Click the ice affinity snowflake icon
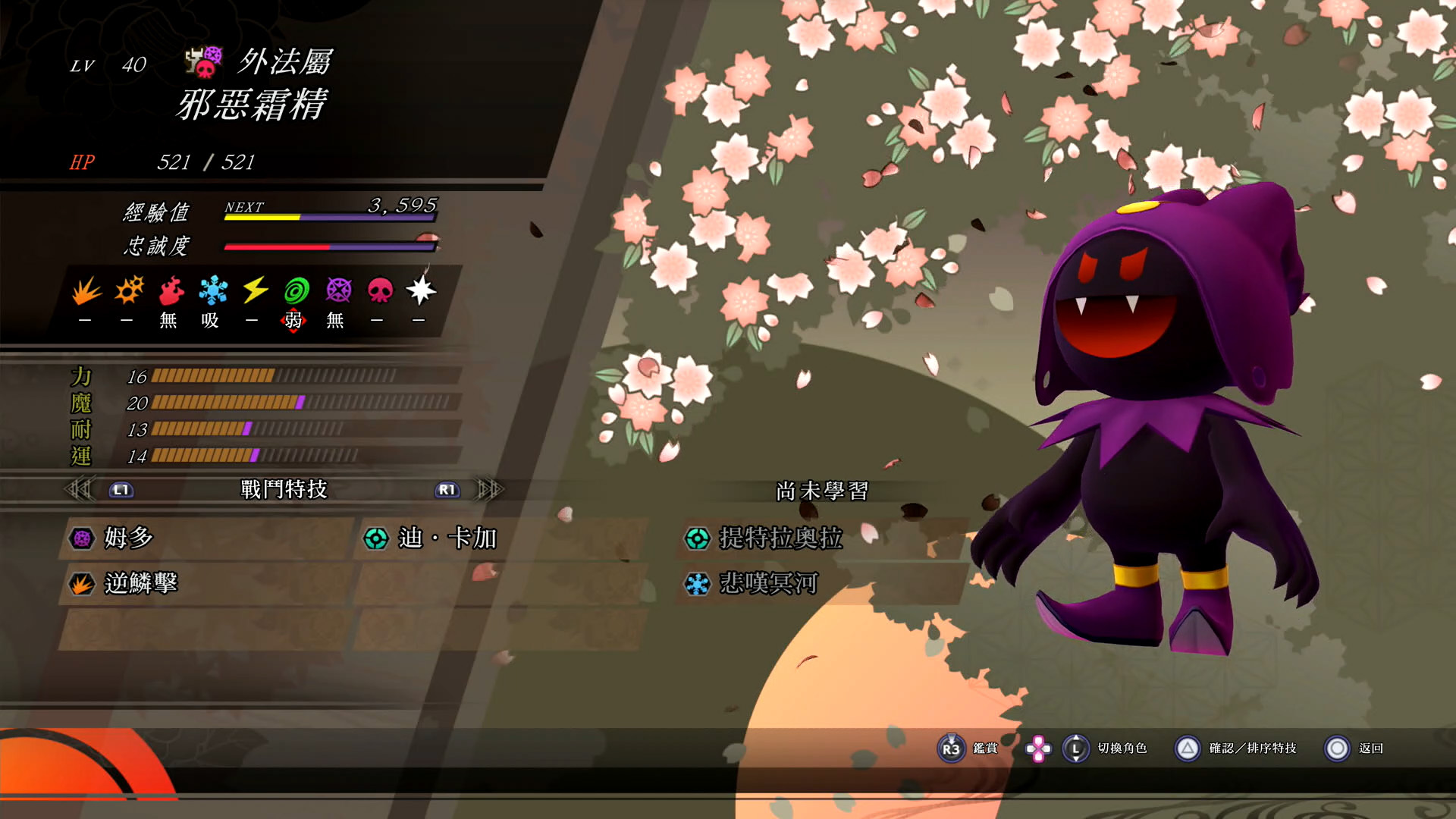The height and width of the screenshot is (819, 1456). click(x=212, y=290)
